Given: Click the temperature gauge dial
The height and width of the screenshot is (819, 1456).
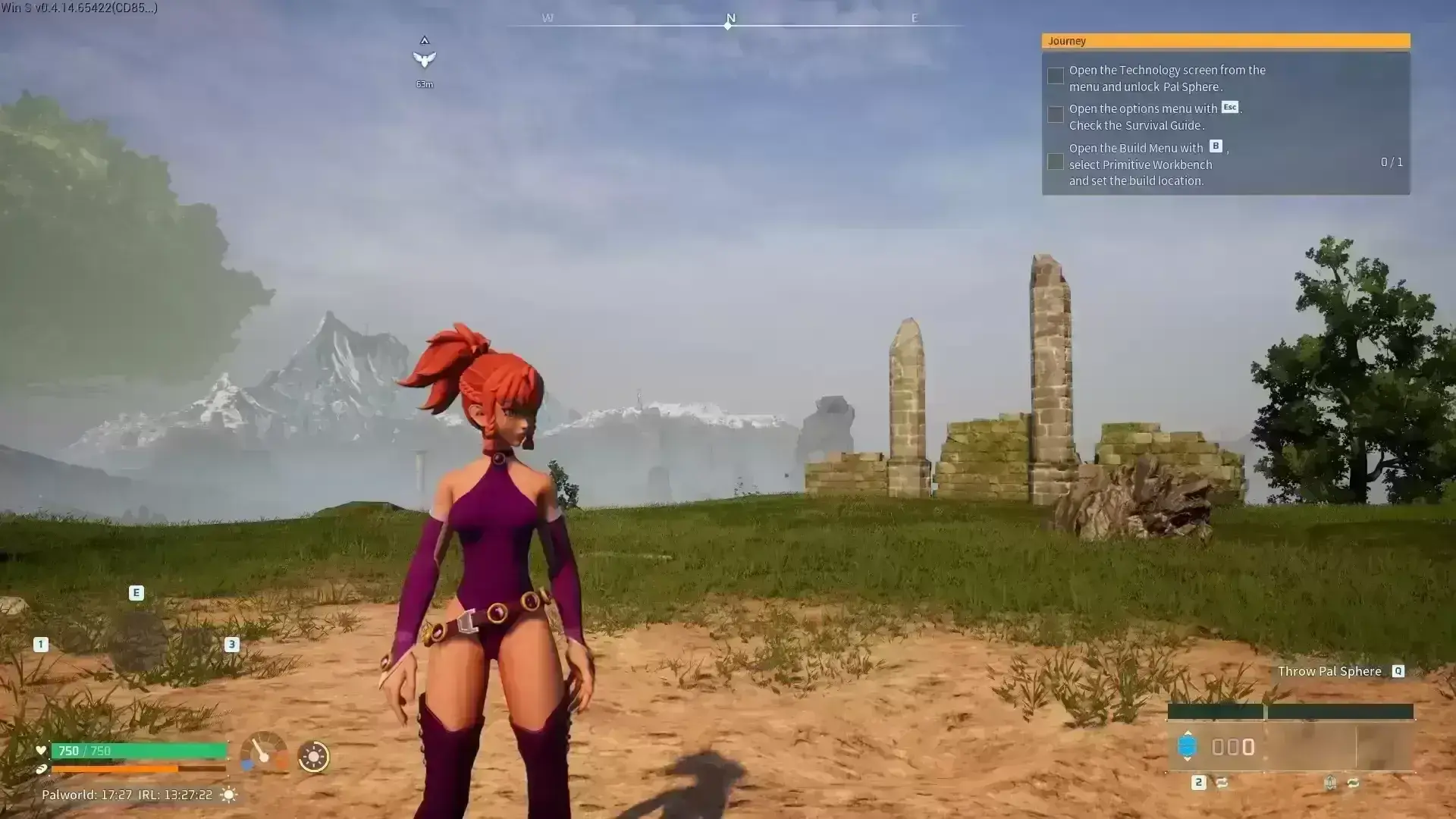Looking at the screenshot, I should click(263, 753).
